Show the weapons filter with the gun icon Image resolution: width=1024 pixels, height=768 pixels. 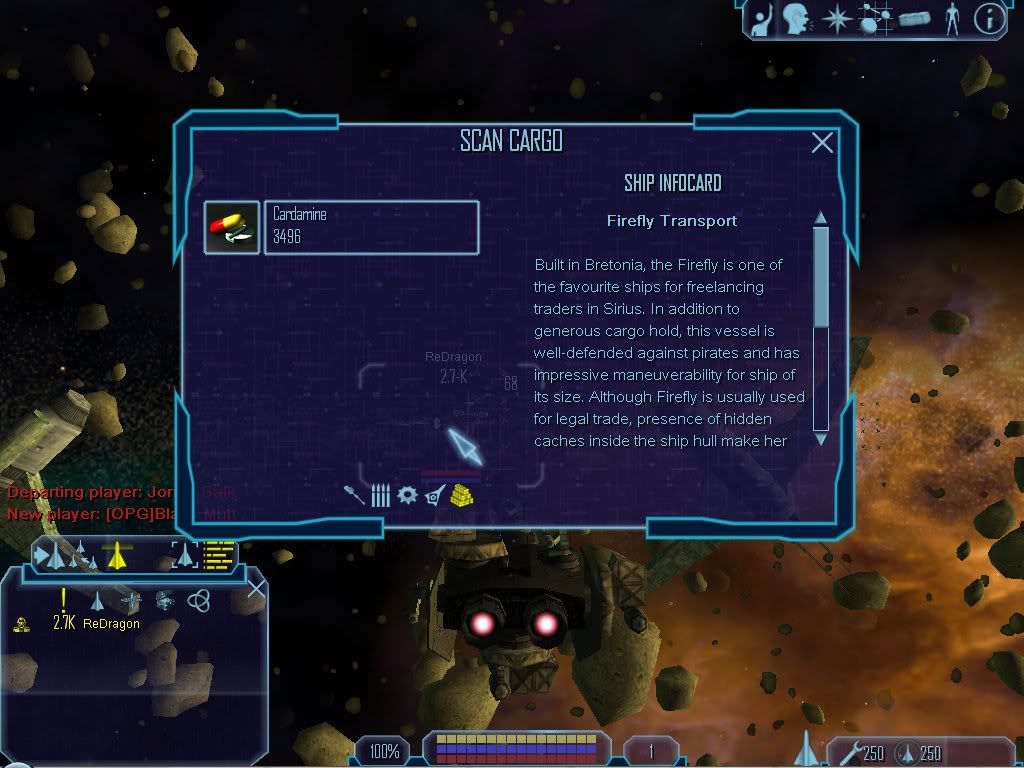coord(353,495)
